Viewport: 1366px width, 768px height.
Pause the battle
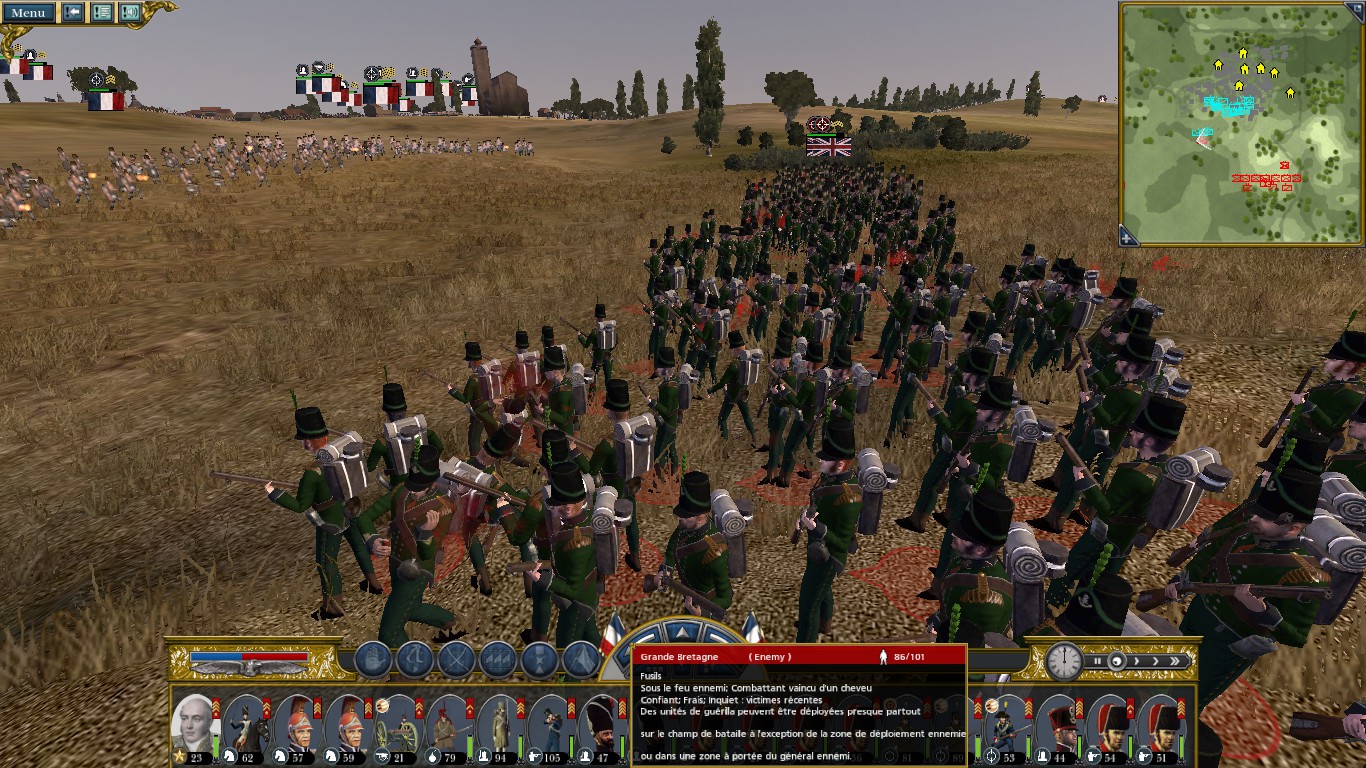1098,661
